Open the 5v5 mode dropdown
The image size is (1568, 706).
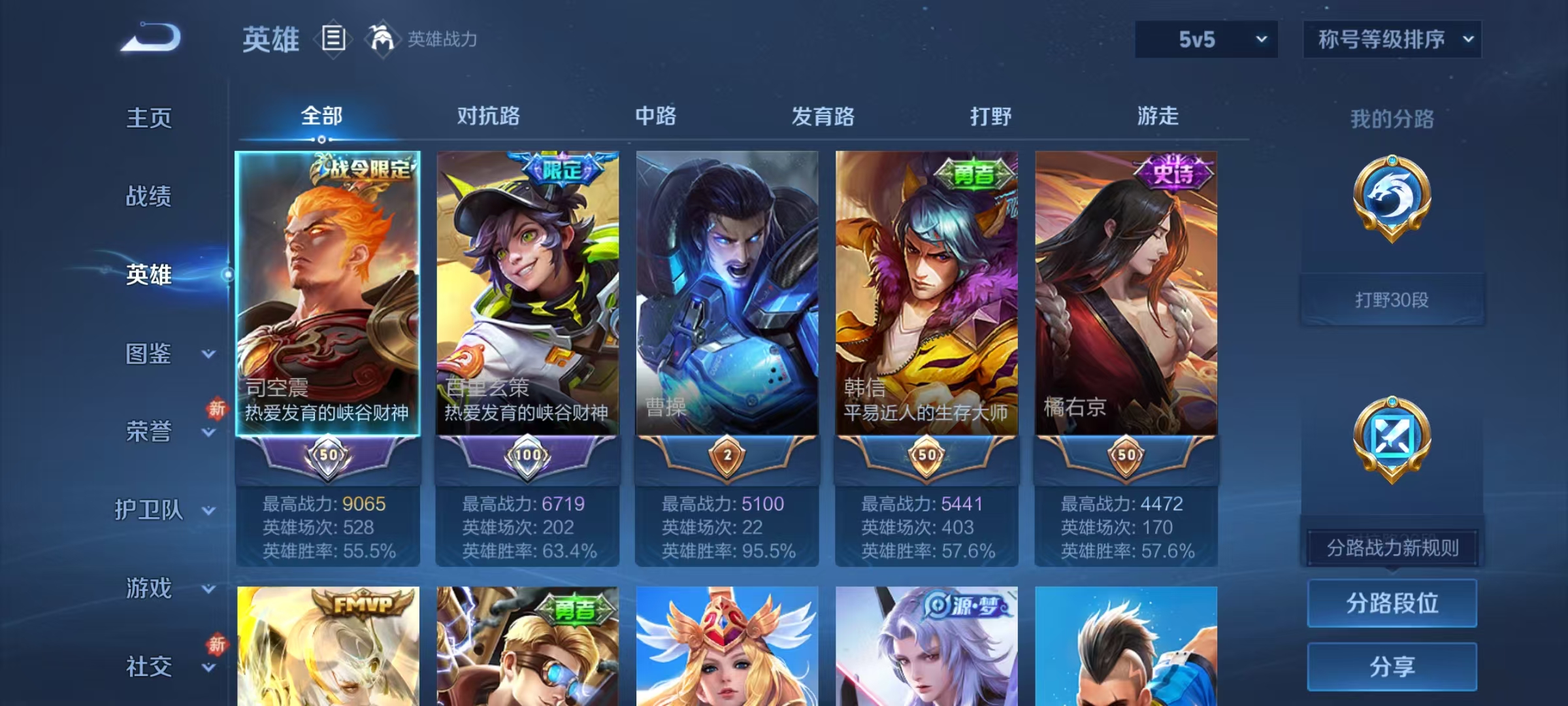coord(1204,39)
